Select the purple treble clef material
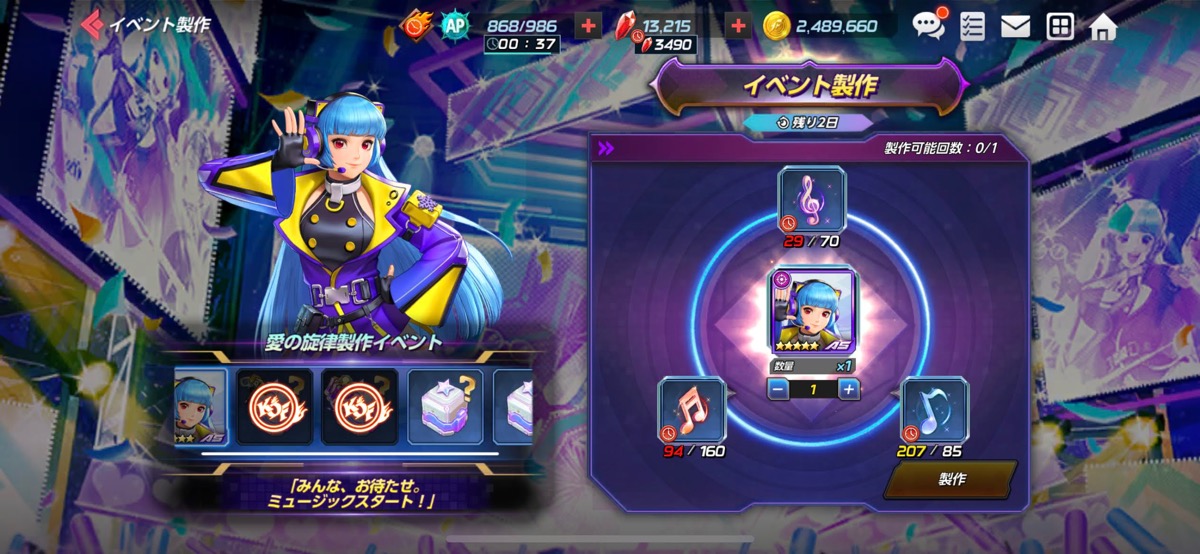The image size is (1200, 554). 811,196
